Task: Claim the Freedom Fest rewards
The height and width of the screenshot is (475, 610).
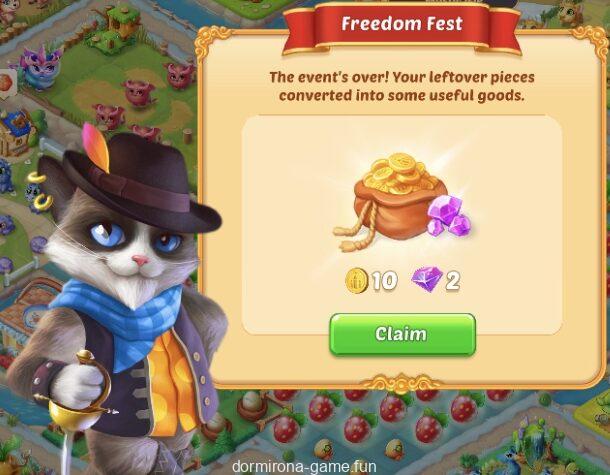Action: coord(402,334)
